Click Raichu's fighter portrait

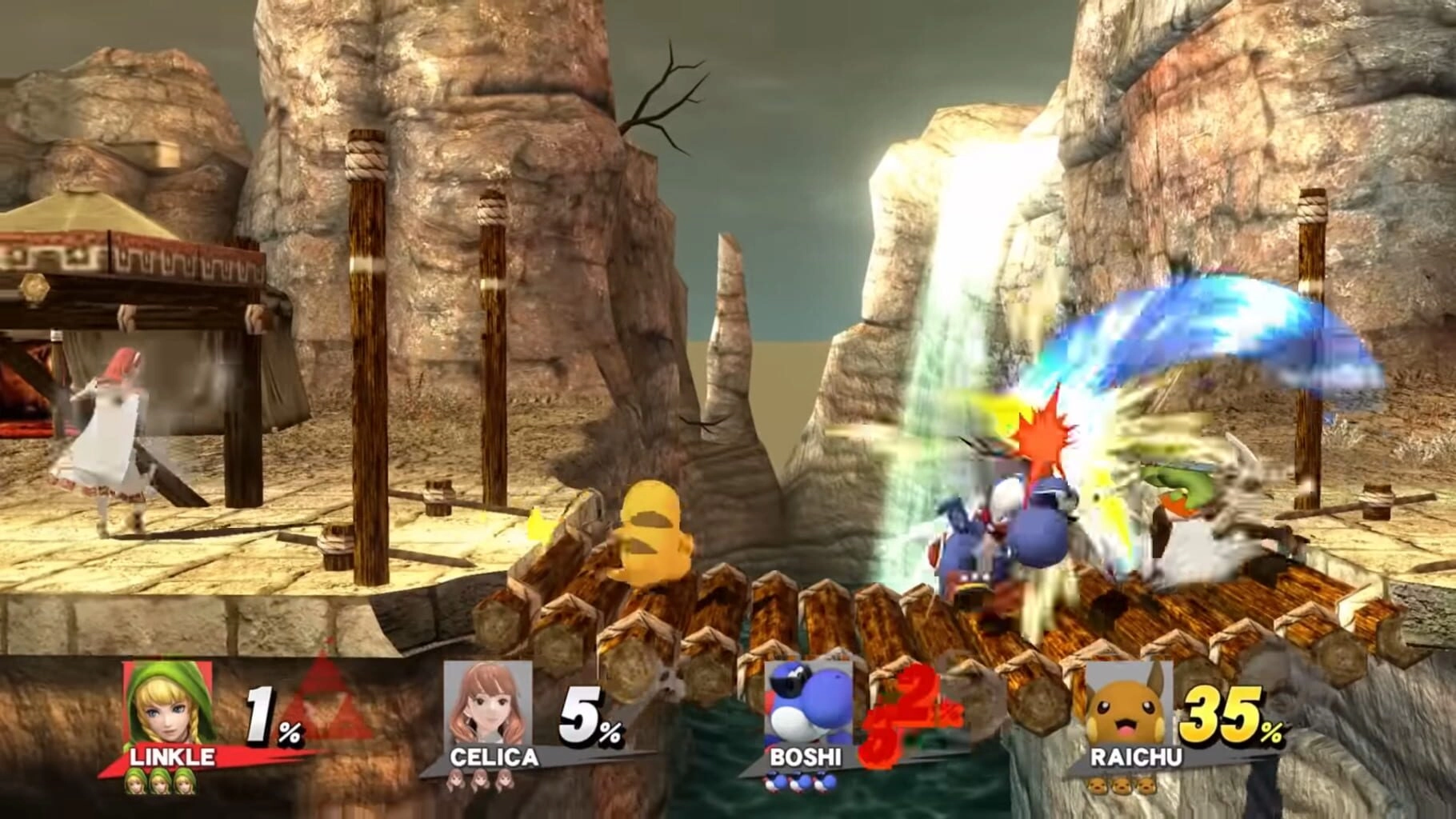pyautogui.click(x=1128, y=704)
